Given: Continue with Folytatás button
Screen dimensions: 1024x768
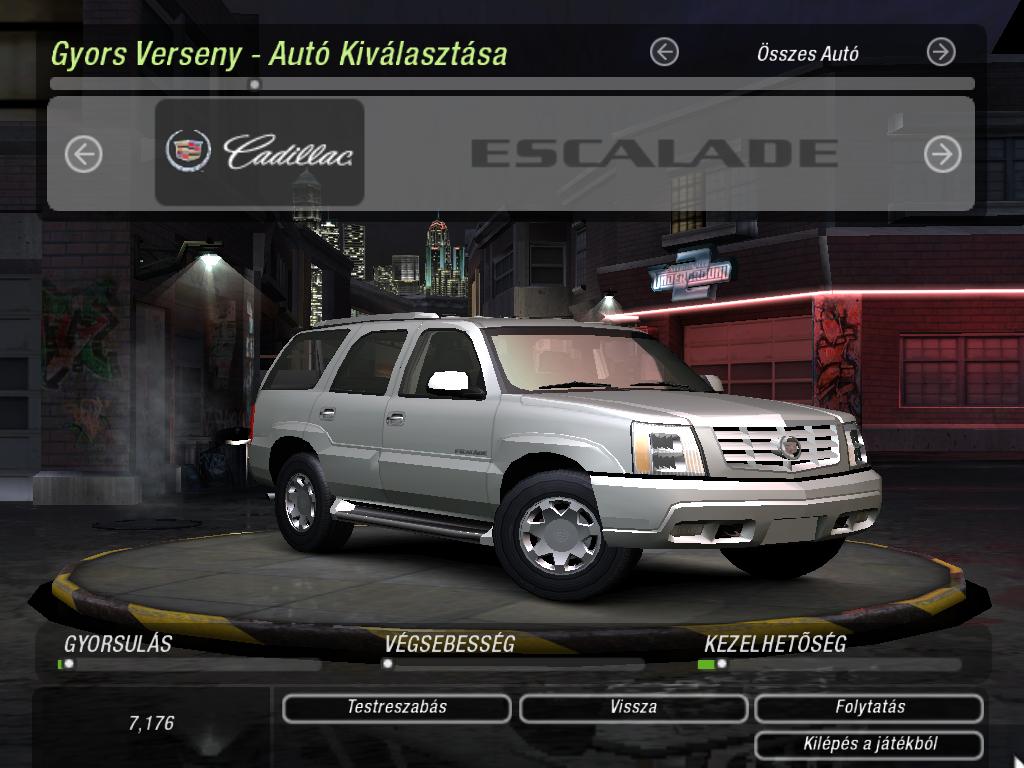Looking at the screenshot, I should pyautogui.click(x=869, y=708).
